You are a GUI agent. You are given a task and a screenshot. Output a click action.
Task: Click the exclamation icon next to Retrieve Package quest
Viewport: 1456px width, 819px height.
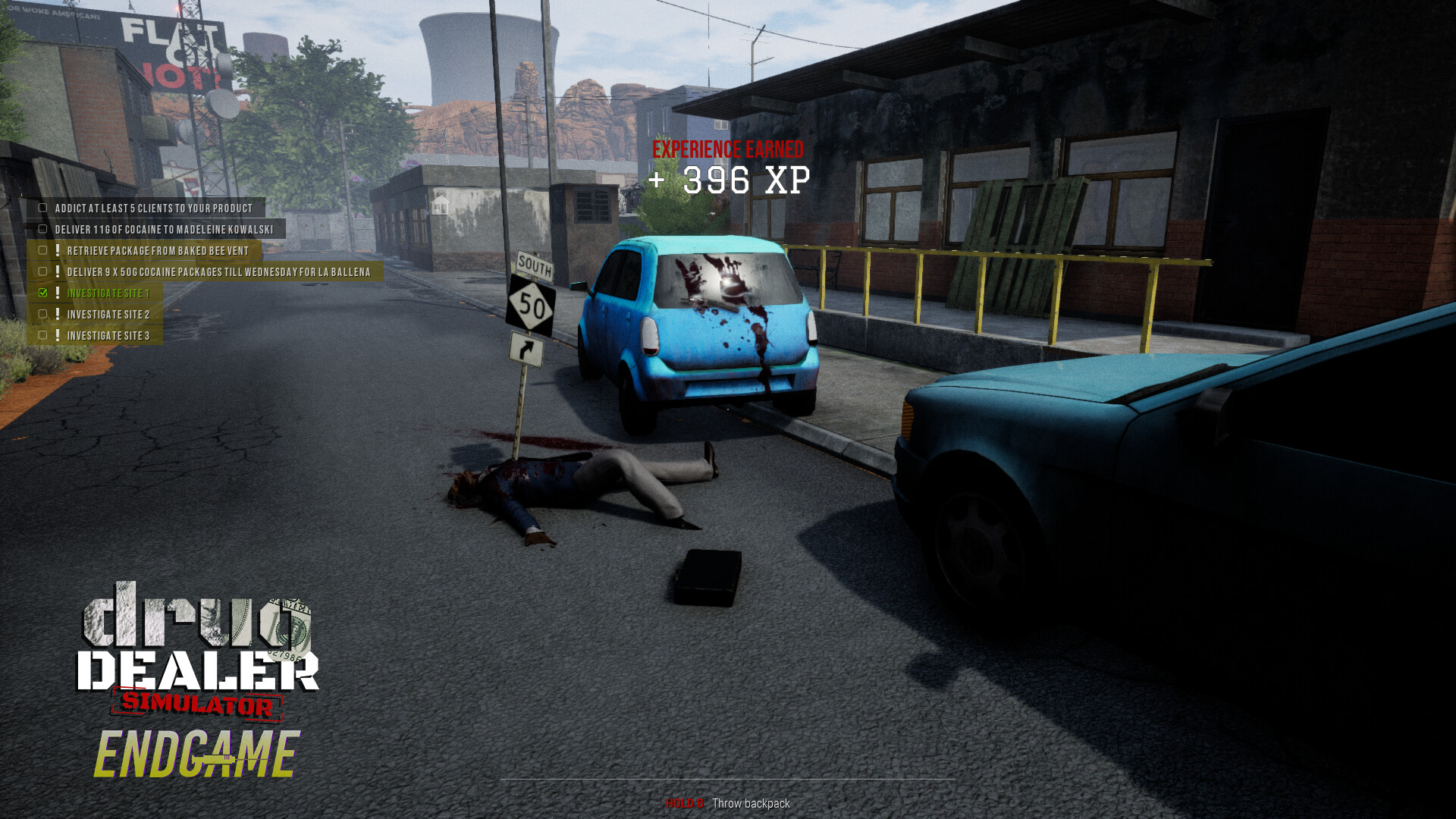[x=58, y=250]
